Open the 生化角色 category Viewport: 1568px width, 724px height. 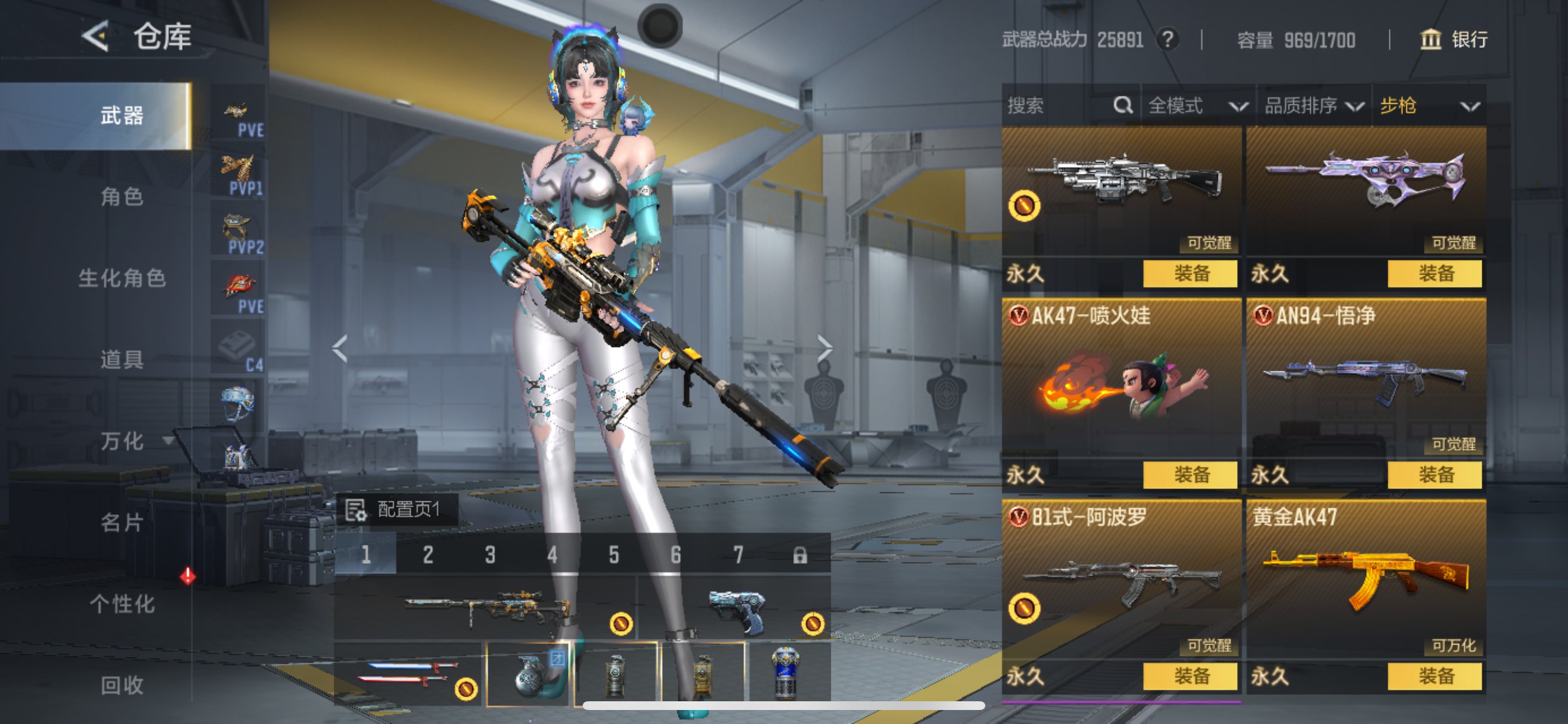point(122,278)
